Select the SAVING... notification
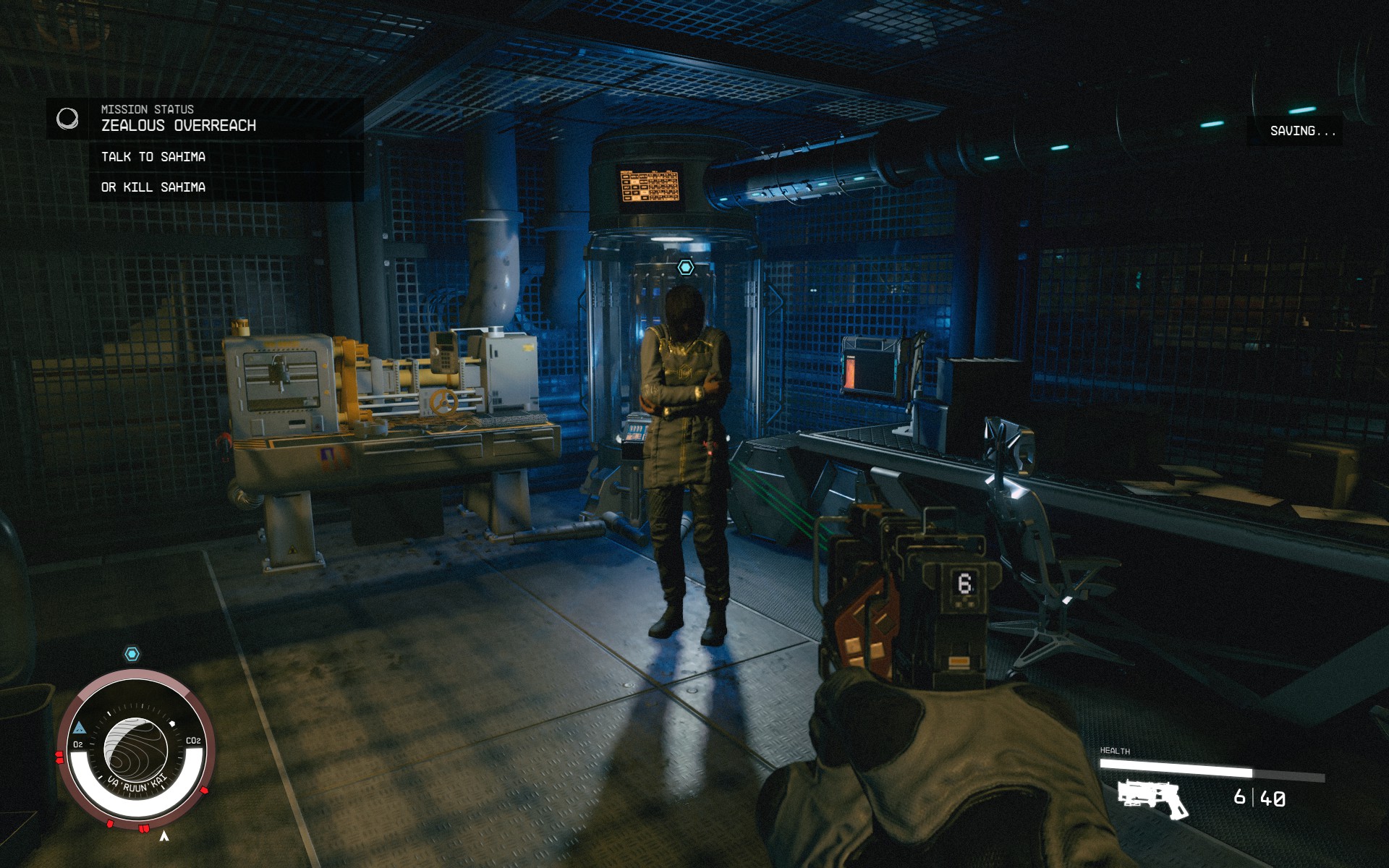 (1301, 131)
